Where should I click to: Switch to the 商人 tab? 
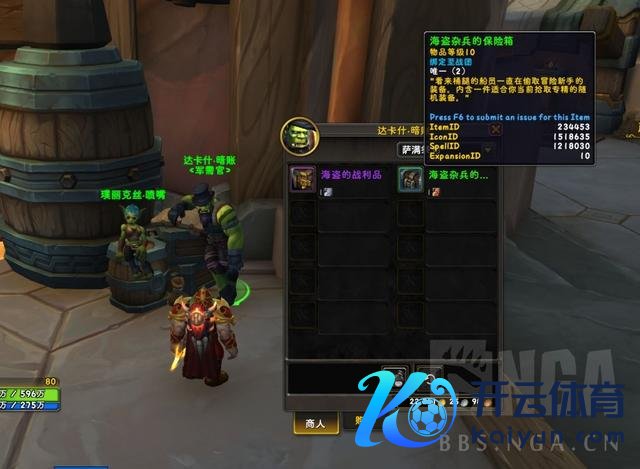[315, 423]
